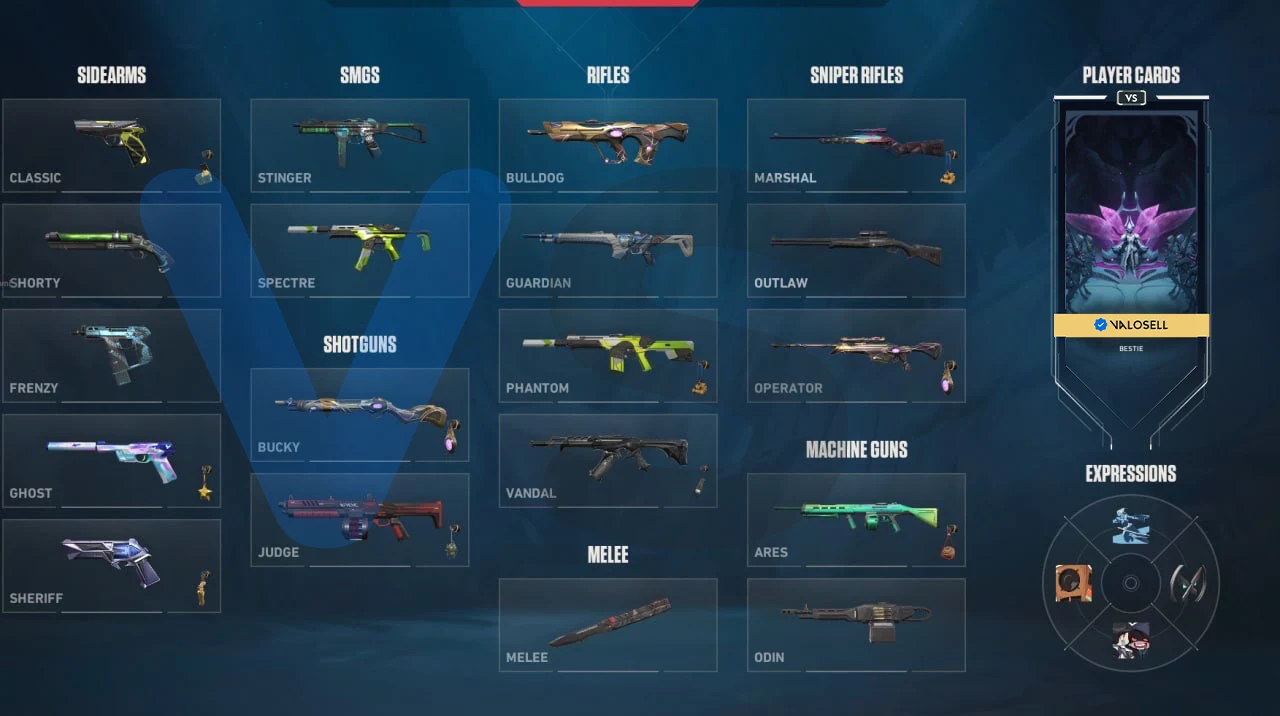Open the Shorty weapon slot

[x=111, y=250]
